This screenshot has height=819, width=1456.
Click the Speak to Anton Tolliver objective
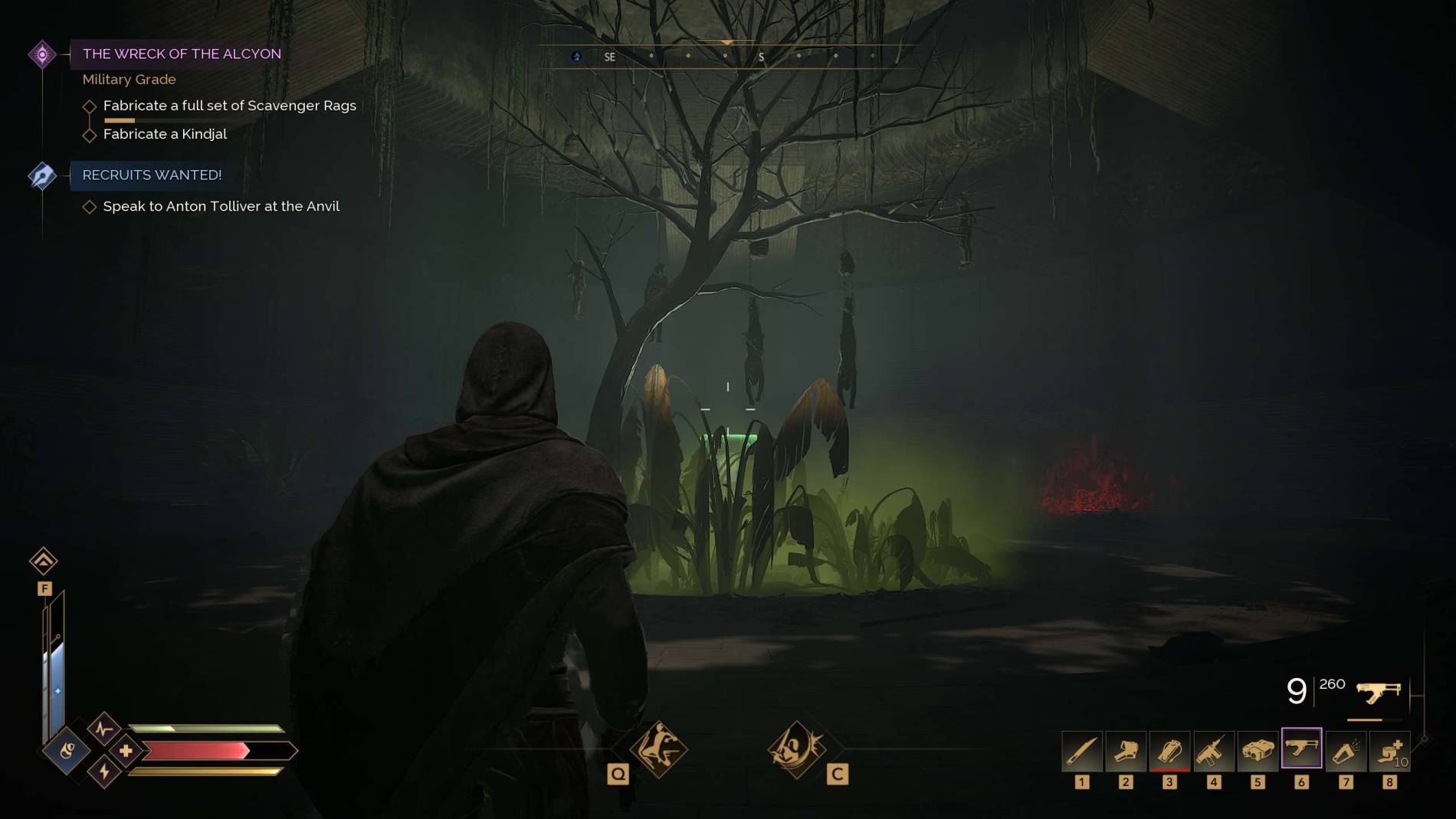(x=221, y=206)
